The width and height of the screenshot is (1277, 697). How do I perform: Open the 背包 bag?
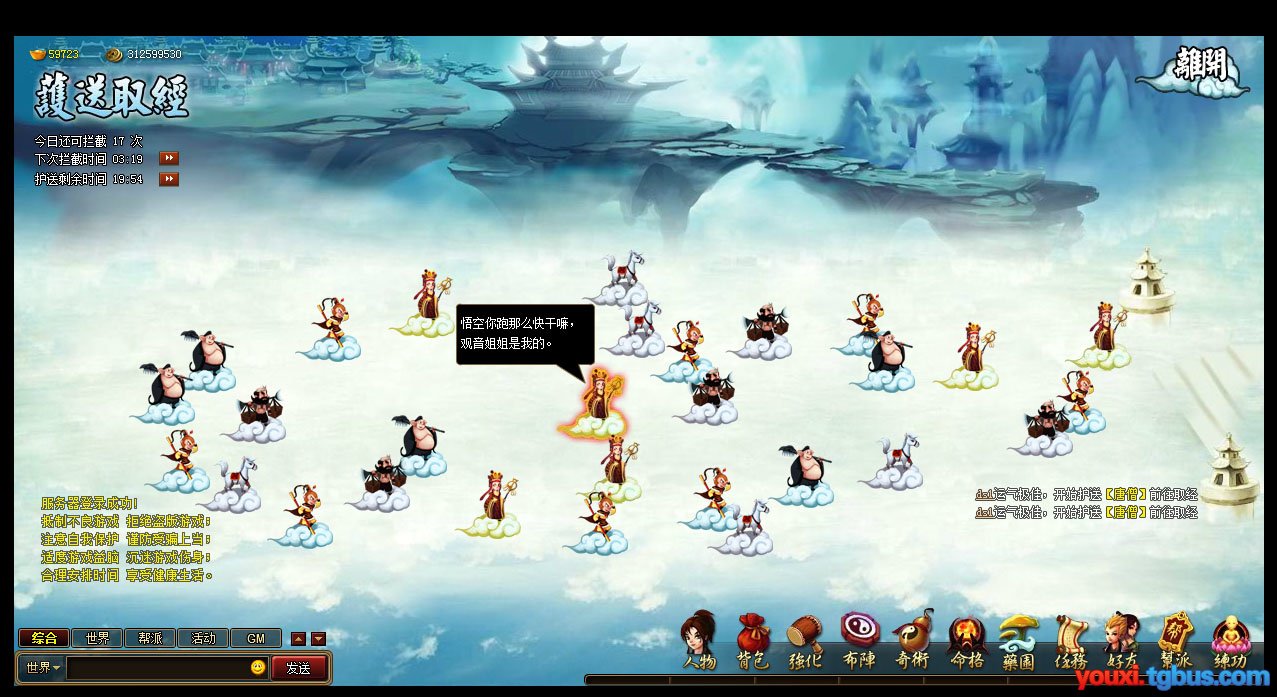(753, 642)
